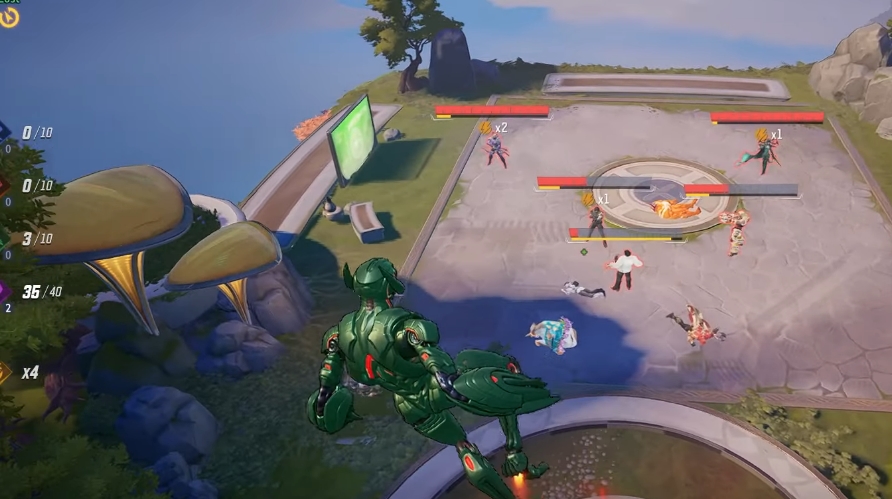Image resolution: width=892 pixels, height=499 pixels.
Task: Select the red diamond resource icon
Action: pos(5,185)
